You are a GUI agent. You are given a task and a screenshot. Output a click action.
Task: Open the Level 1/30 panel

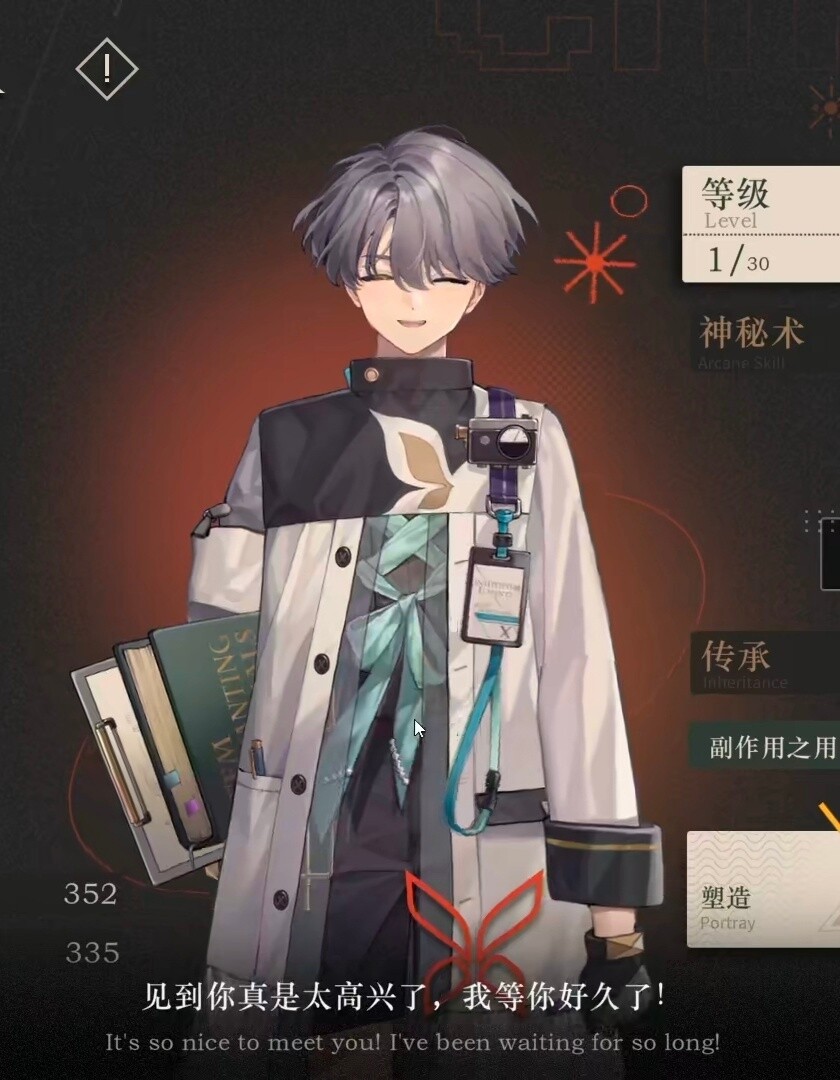(761, 224)
